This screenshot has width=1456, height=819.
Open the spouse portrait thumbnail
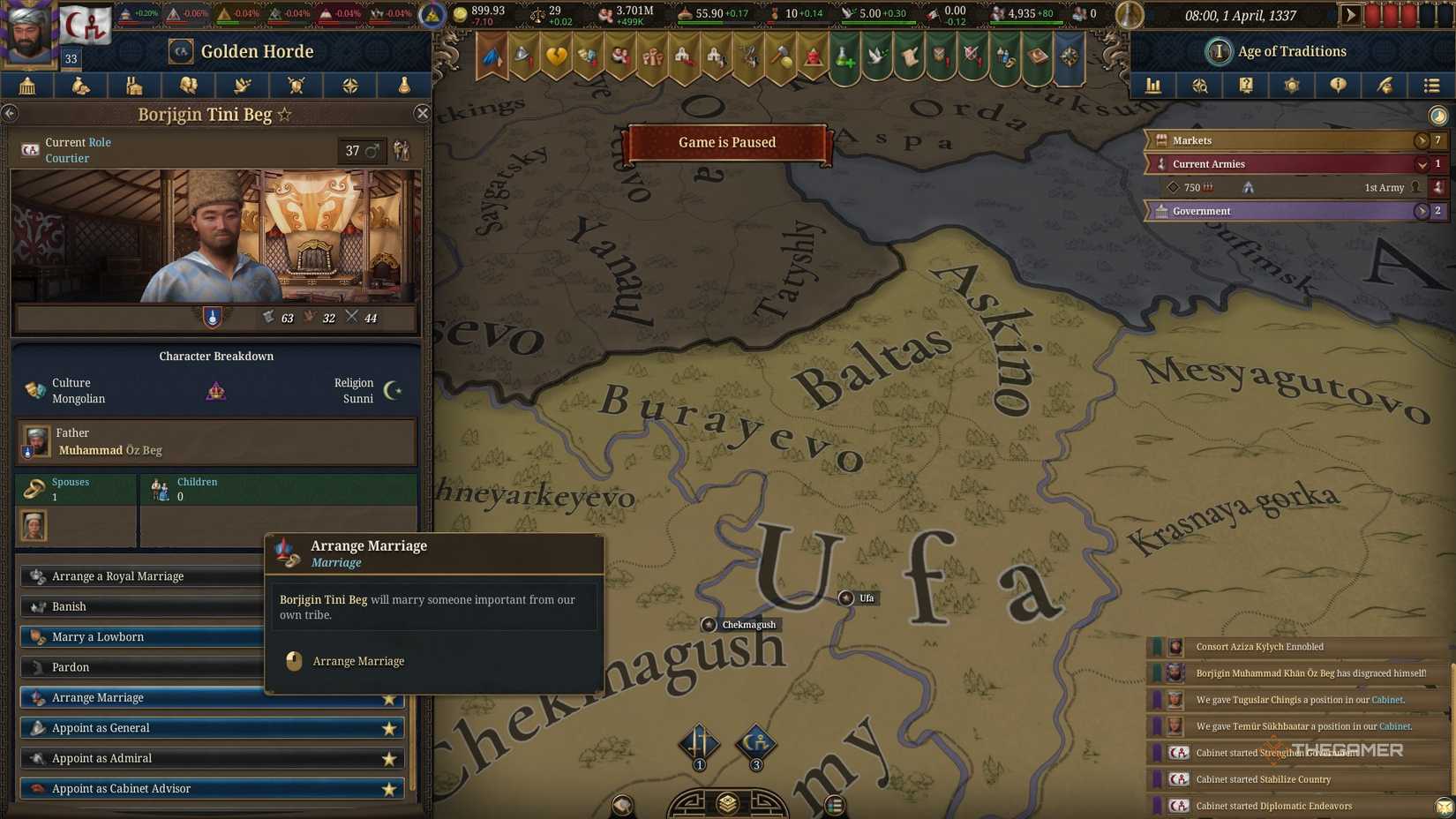(x=35, y=527)
